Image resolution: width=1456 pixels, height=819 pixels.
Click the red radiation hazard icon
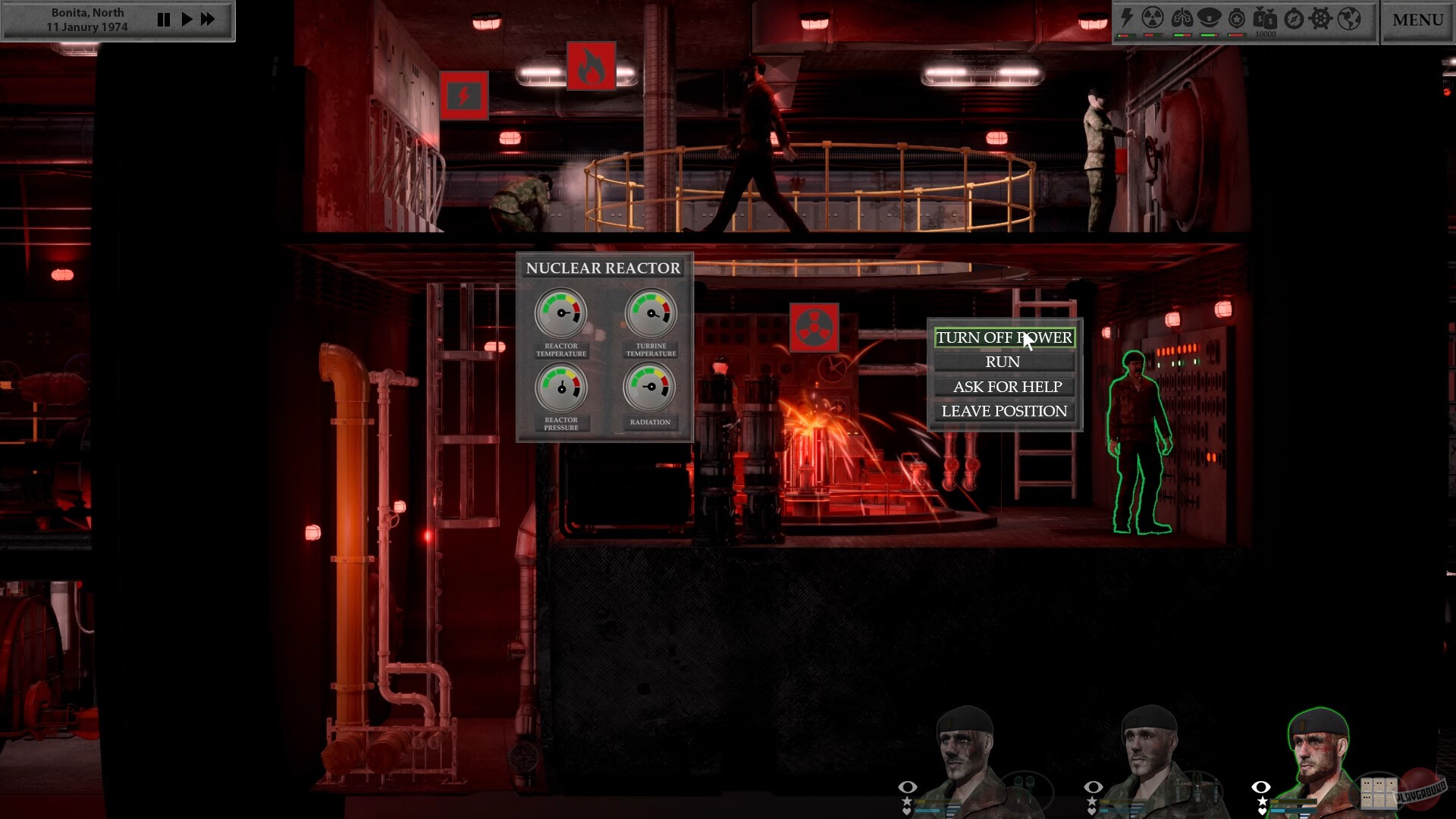click(814, 329)
